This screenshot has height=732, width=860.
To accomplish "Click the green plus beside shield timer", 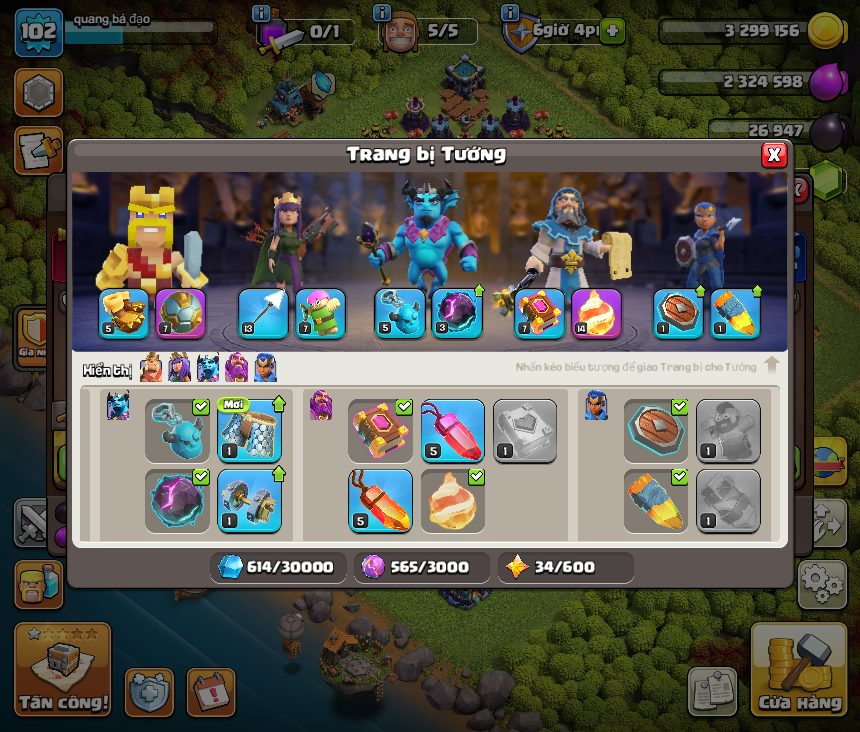I will [612, 31].
